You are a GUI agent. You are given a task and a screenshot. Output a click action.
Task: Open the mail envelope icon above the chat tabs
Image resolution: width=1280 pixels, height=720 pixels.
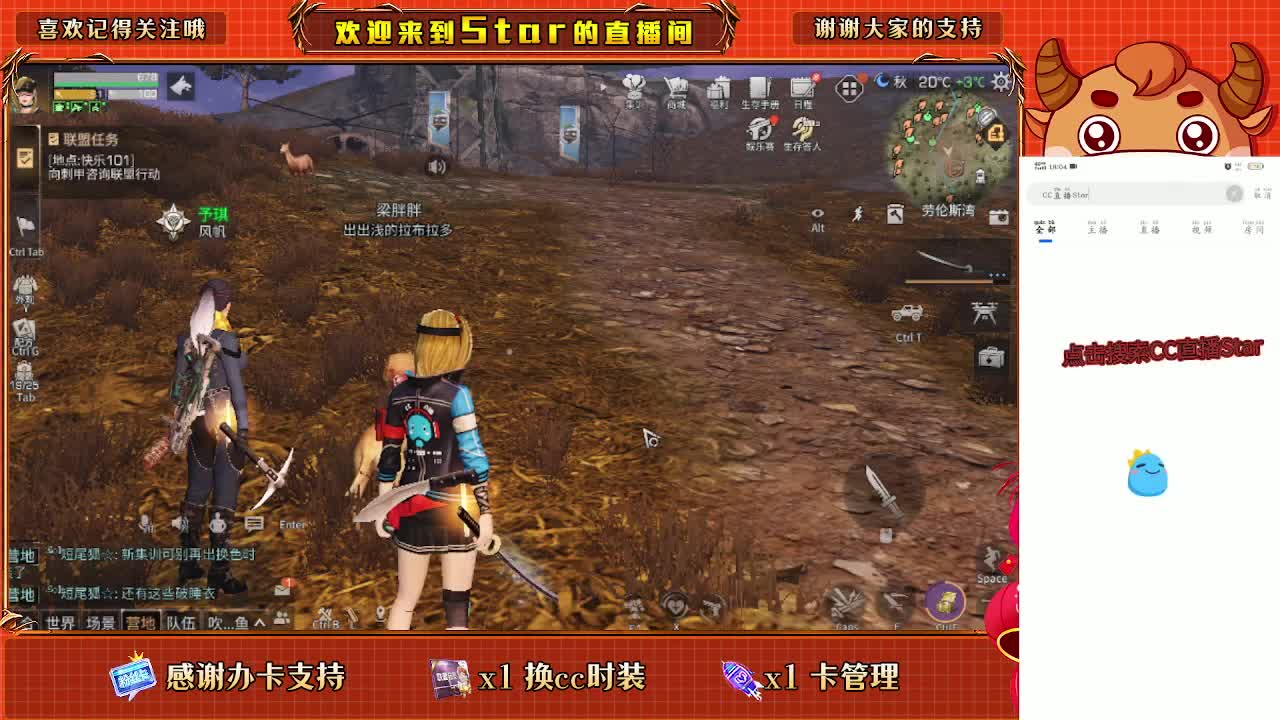pos(282,591)
